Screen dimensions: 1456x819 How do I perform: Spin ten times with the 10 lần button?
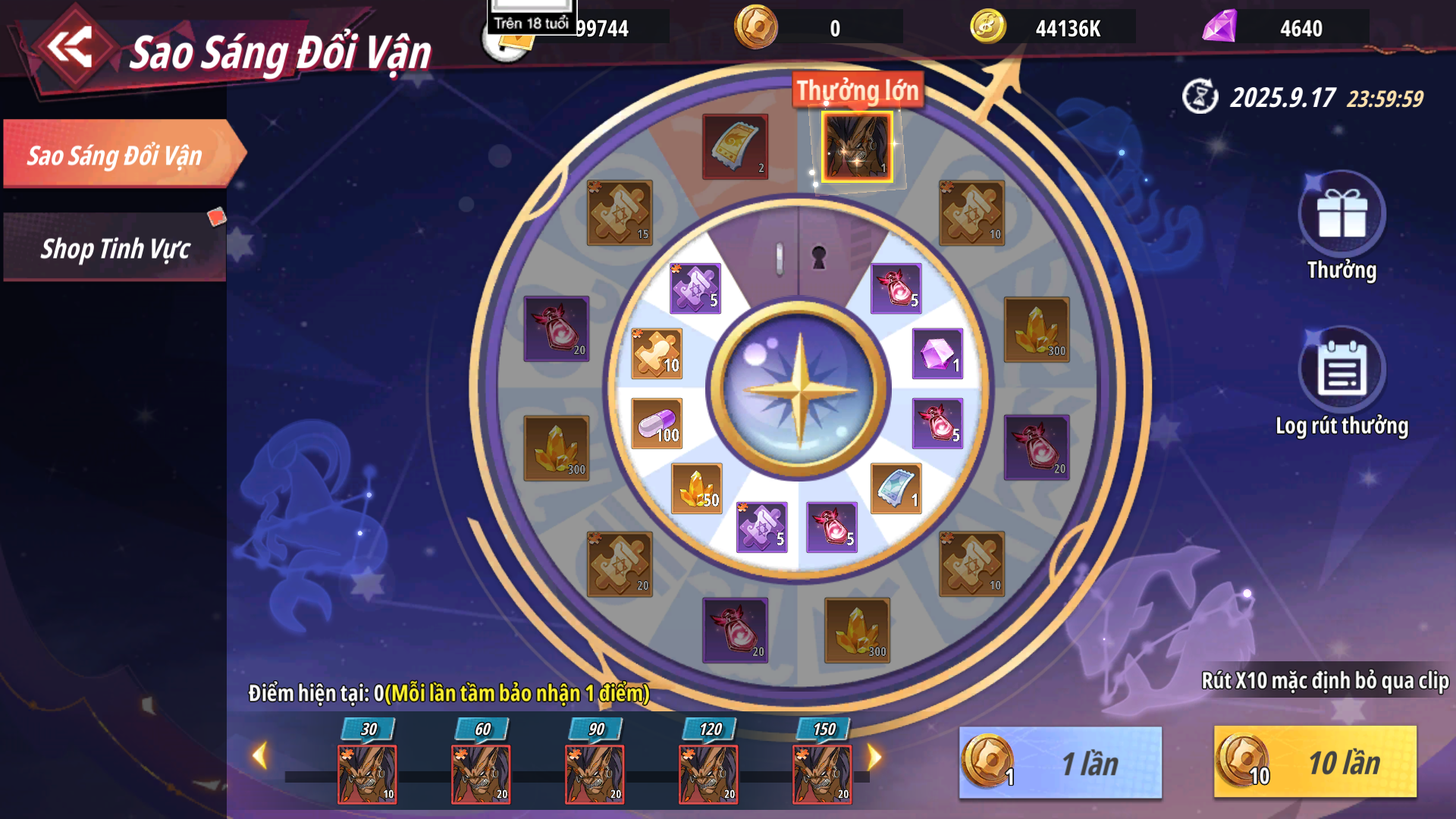(1315, 762)
